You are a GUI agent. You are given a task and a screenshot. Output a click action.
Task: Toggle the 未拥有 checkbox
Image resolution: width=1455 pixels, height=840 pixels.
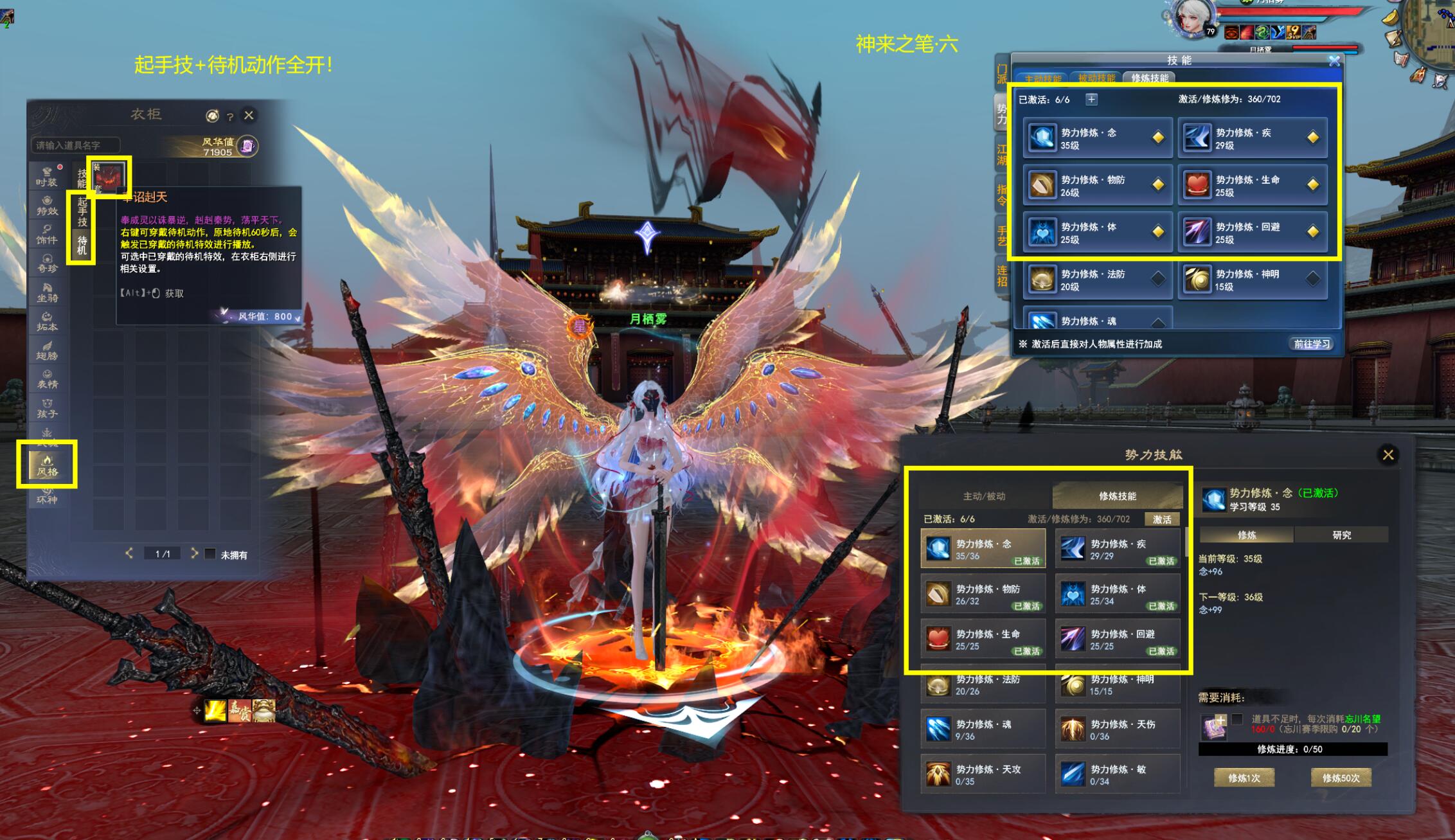click(x=210, y=554)
